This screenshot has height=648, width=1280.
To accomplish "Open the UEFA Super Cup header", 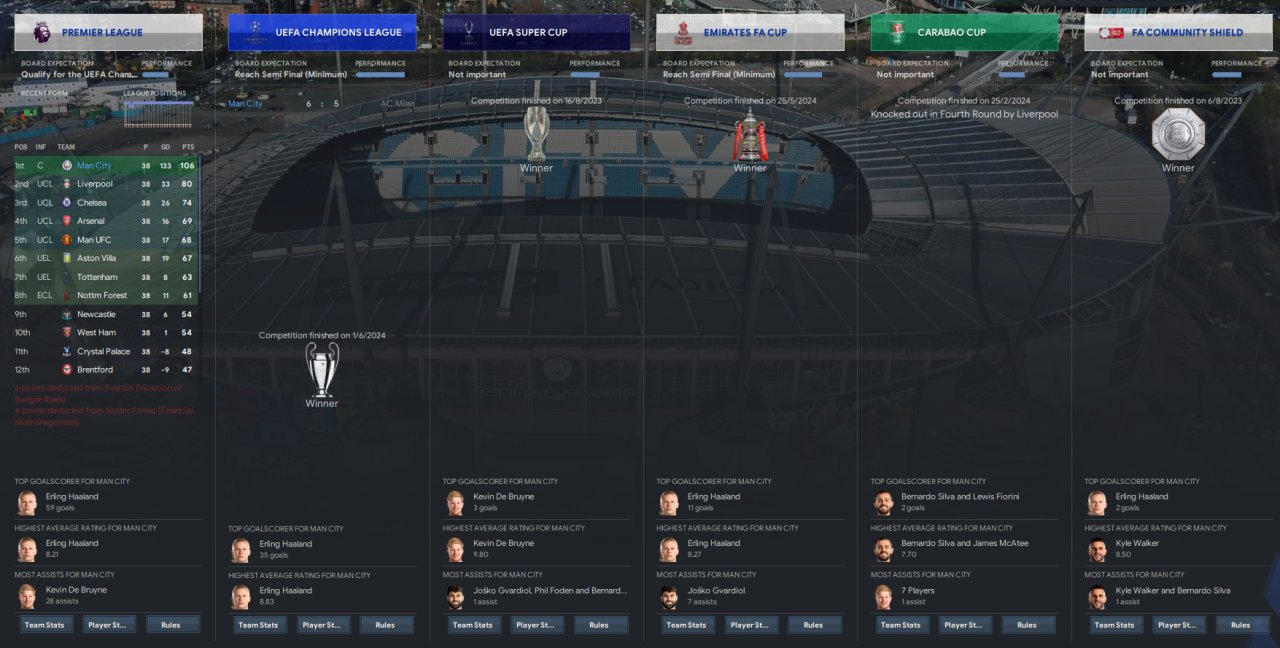I will (x=536, y=32).
